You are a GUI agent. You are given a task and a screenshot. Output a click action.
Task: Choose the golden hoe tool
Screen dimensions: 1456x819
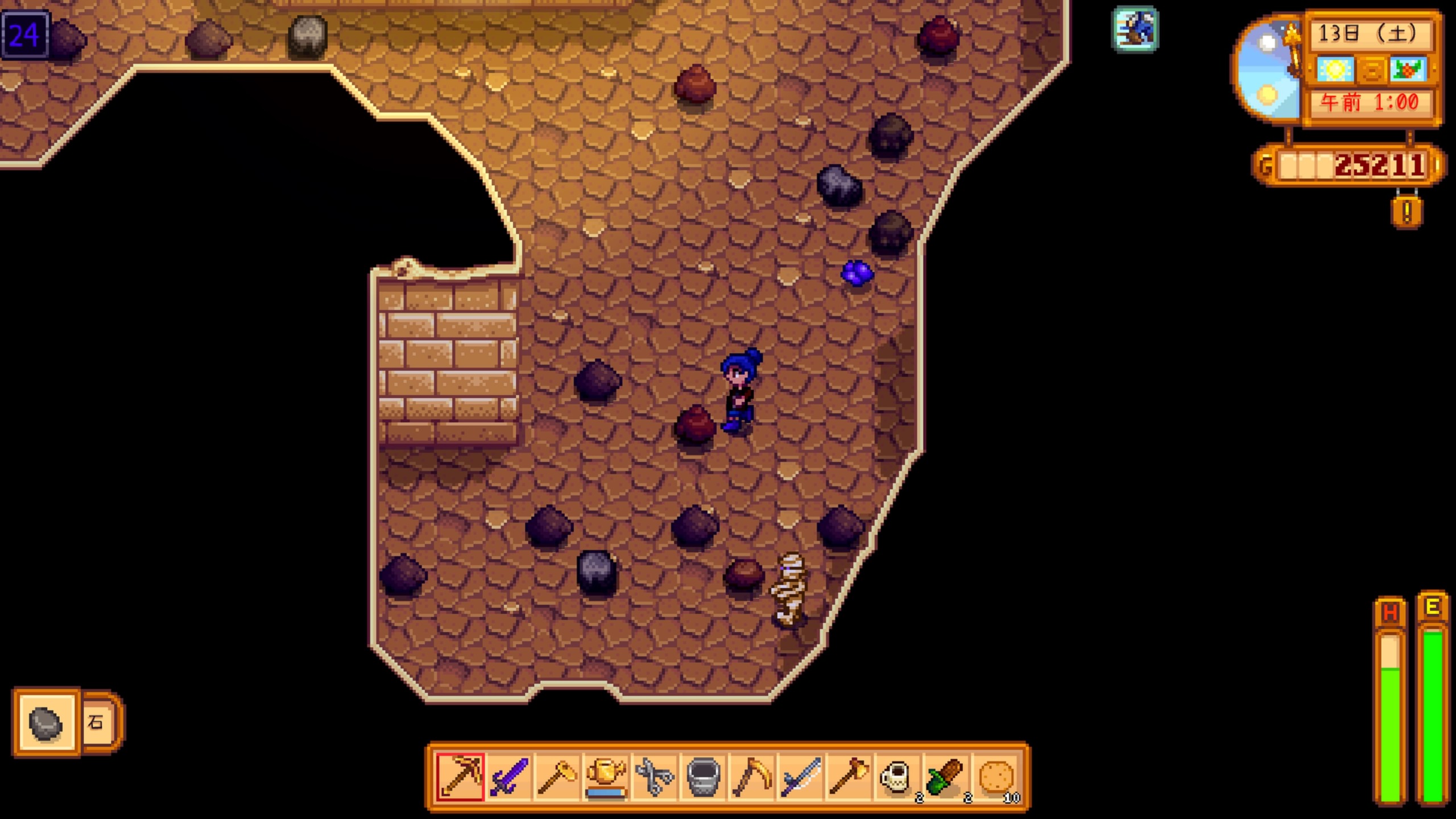[557, 777]
